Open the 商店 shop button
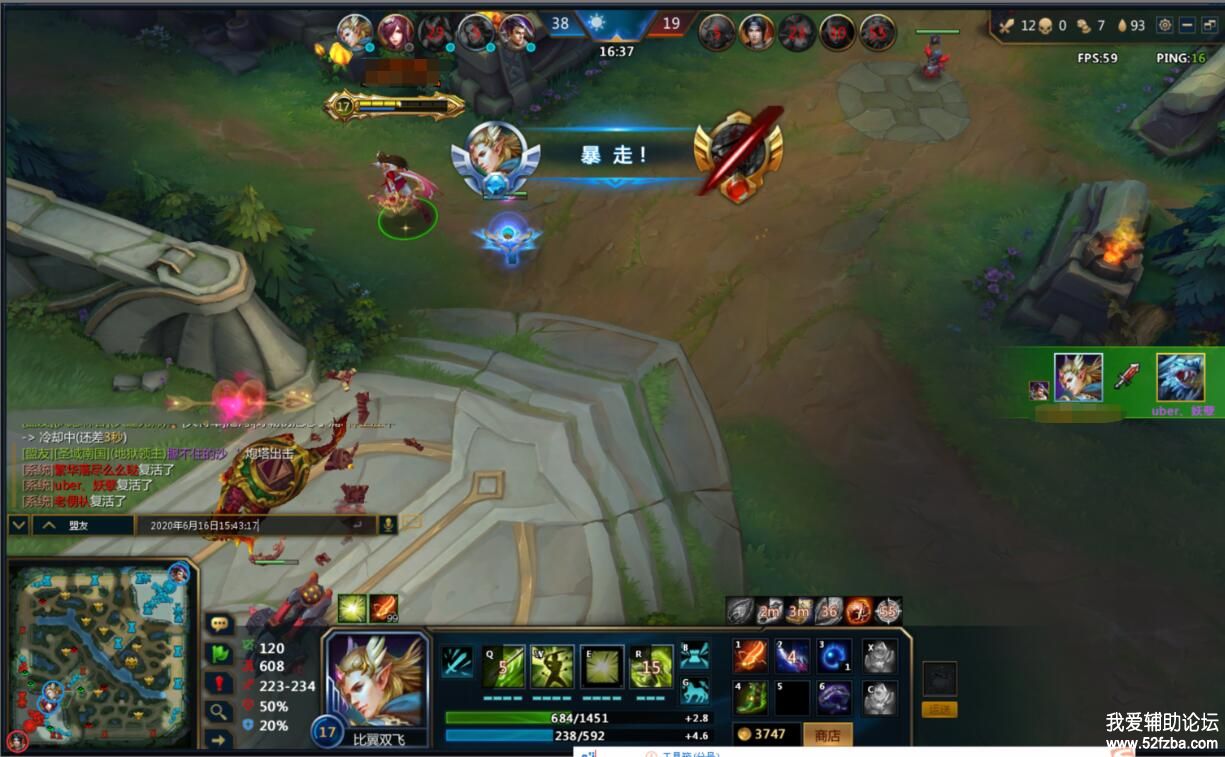The width and height of the screenshot is (1225, 757). 827,735
